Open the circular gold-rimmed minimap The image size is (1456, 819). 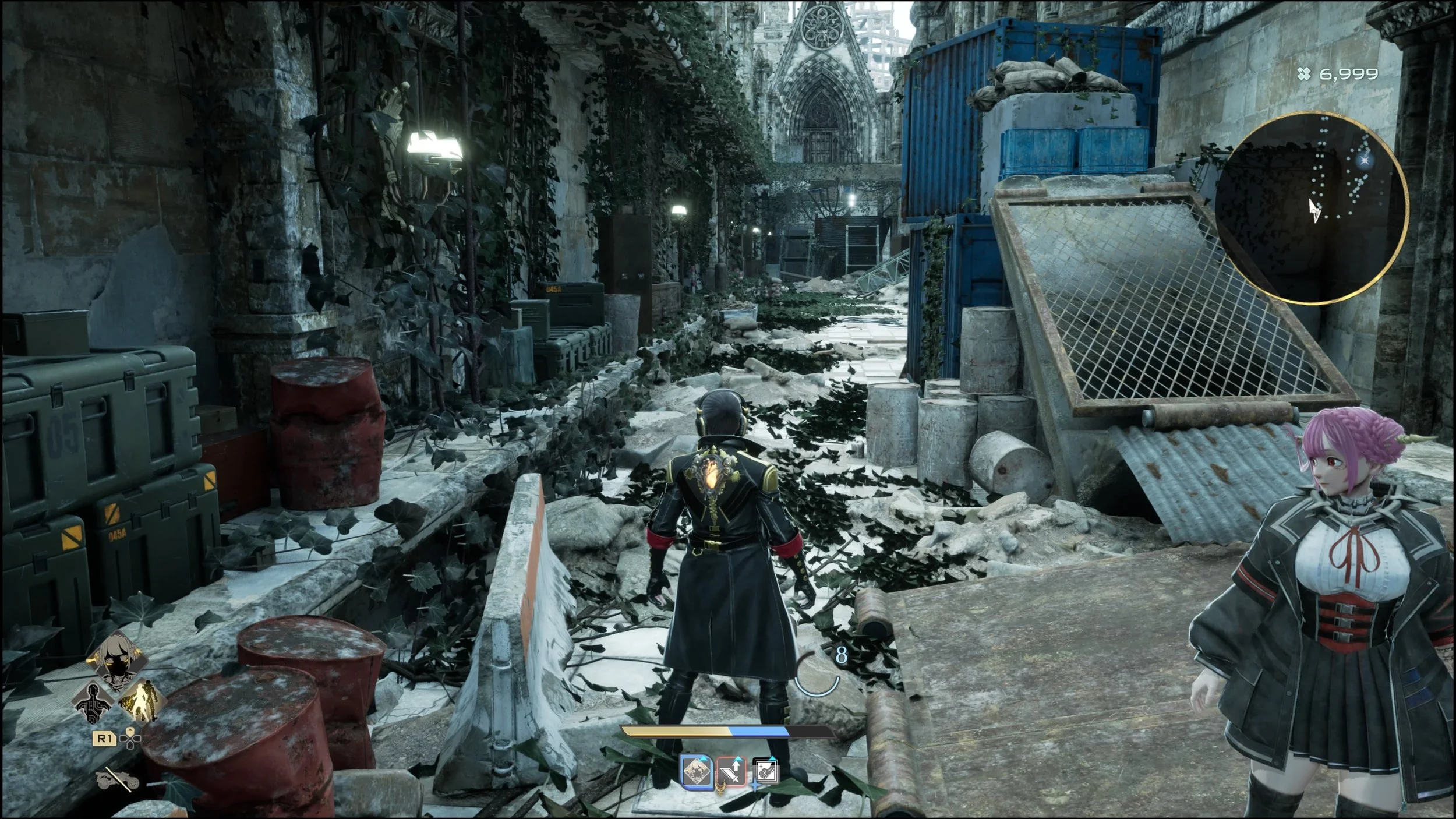tap(1312, 208)
